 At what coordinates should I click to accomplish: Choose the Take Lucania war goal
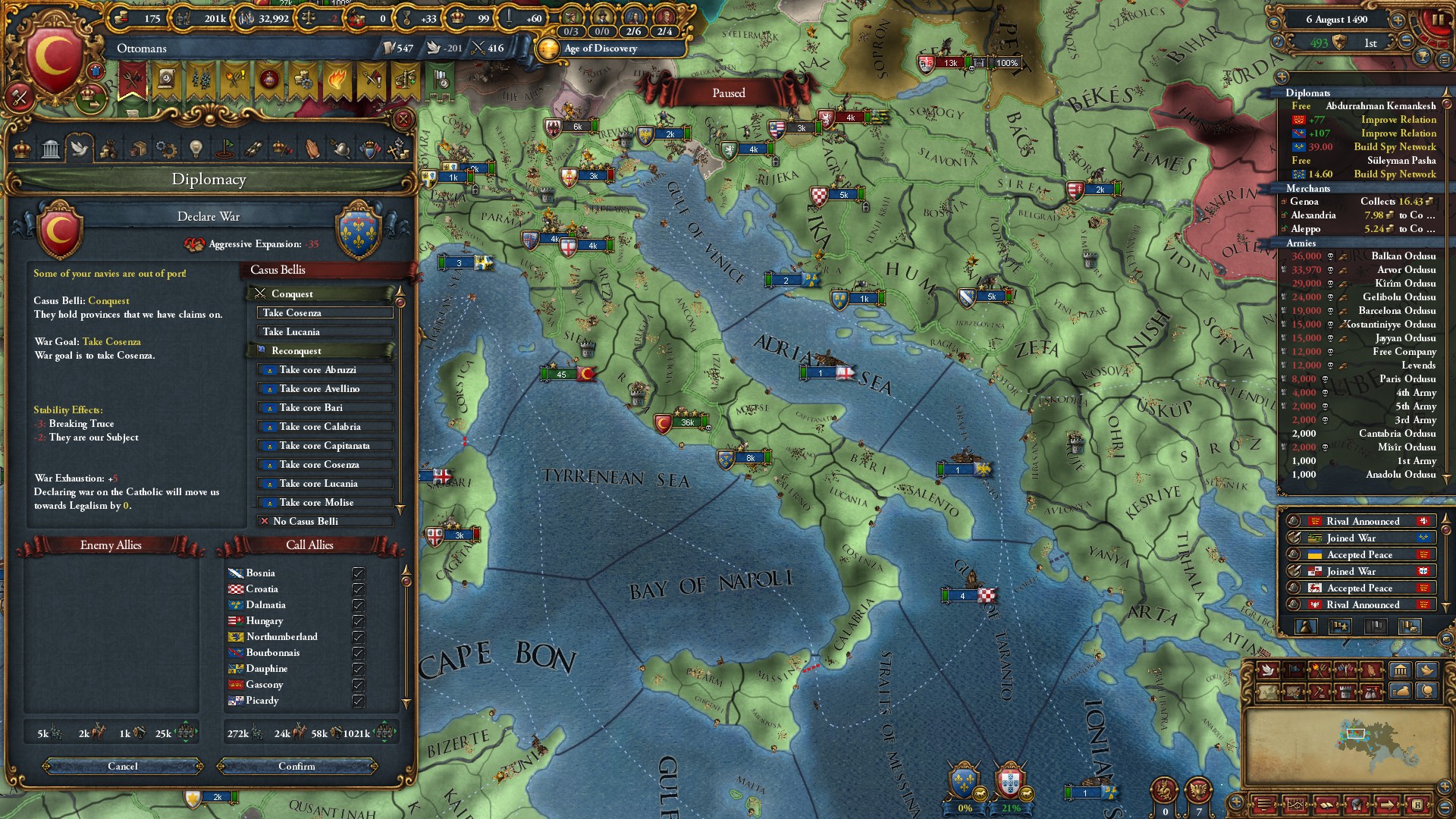[325, 332]
